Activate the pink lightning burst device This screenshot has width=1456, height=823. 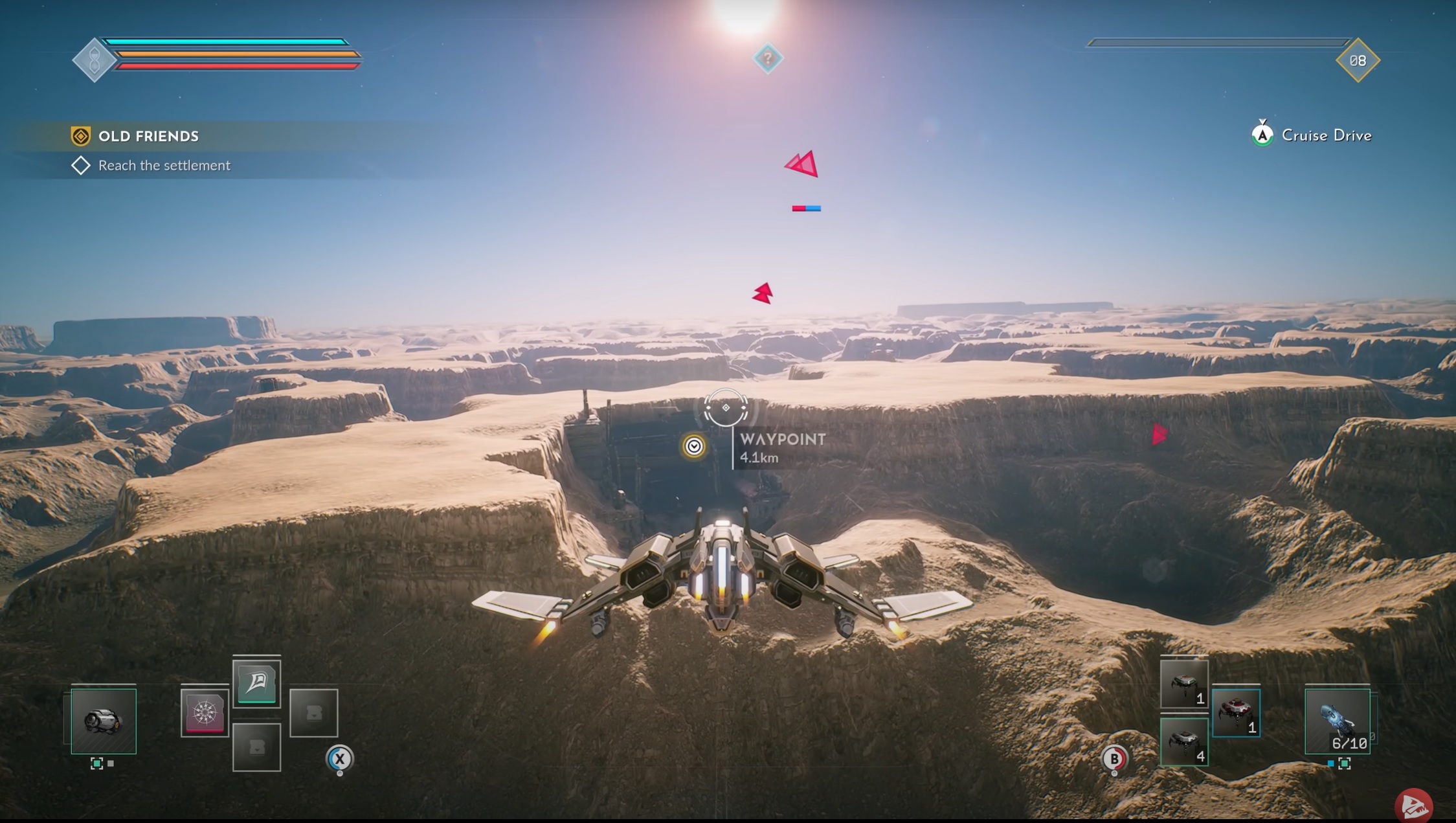click(205, 712)
